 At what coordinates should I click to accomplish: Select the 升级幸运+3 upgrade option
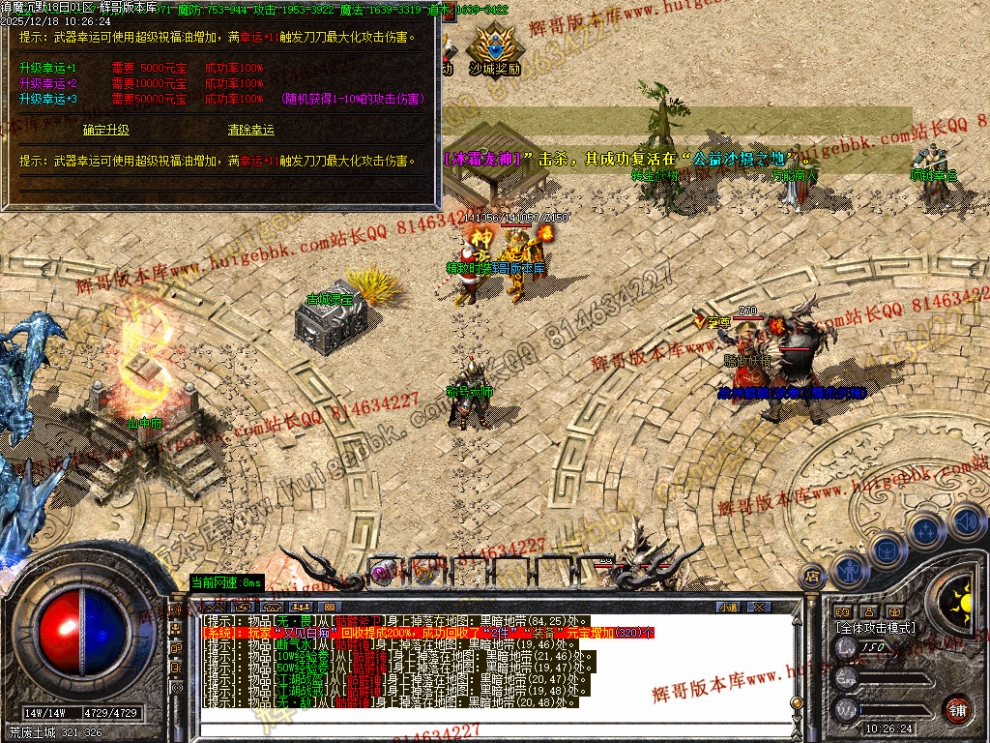48,99
